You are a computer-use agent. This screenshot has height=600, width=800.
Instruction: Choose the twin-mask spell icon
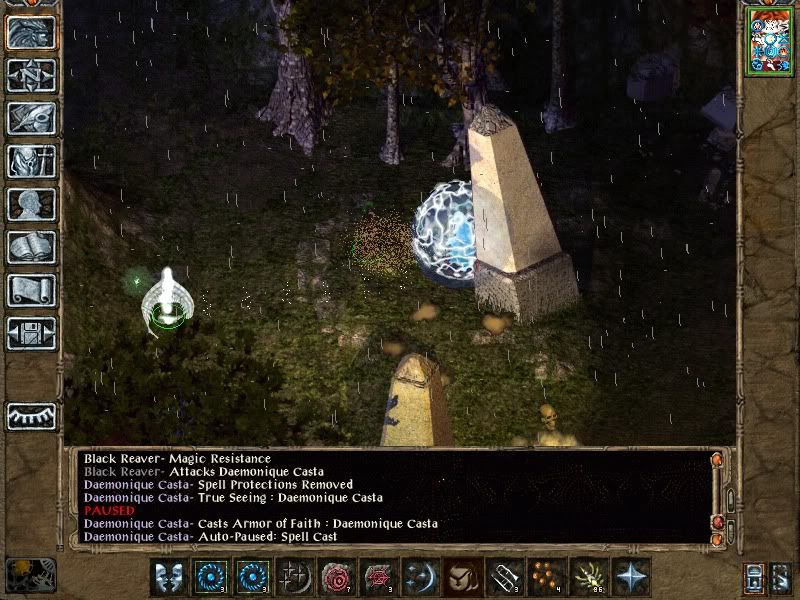[x=168, y=577]
